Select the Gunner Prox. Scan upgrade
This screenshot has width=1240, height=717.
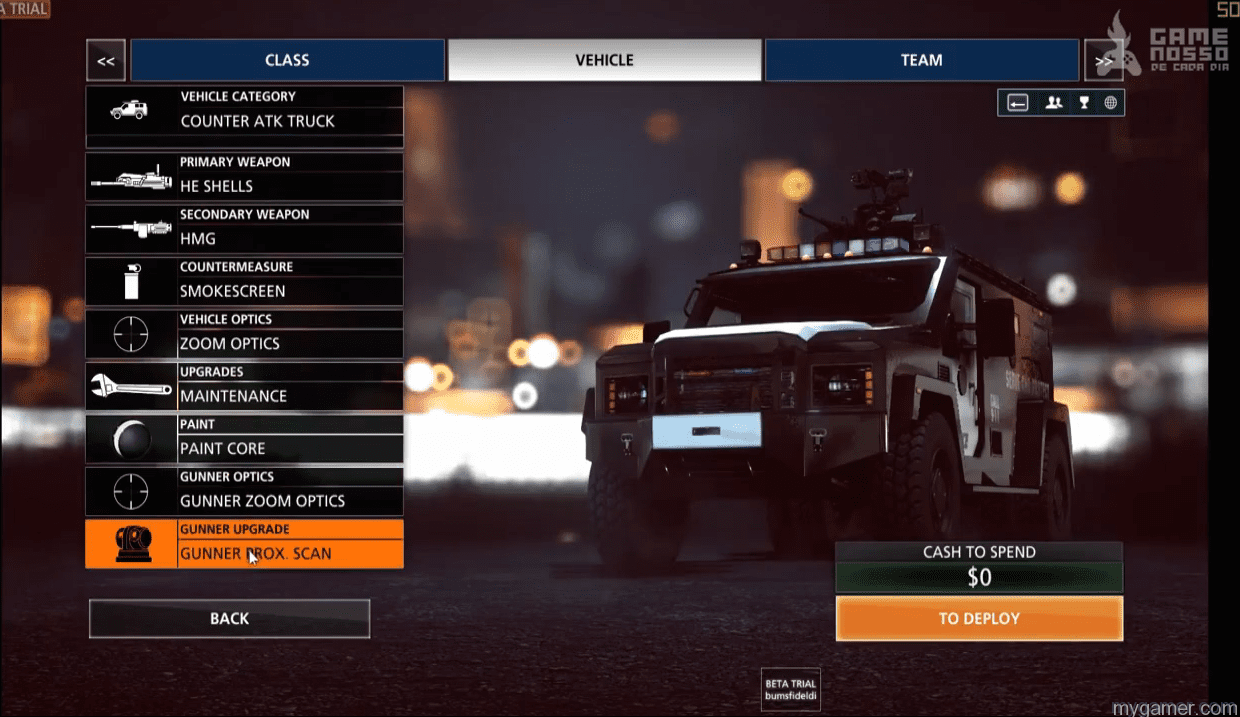click(x=245, y=544)
